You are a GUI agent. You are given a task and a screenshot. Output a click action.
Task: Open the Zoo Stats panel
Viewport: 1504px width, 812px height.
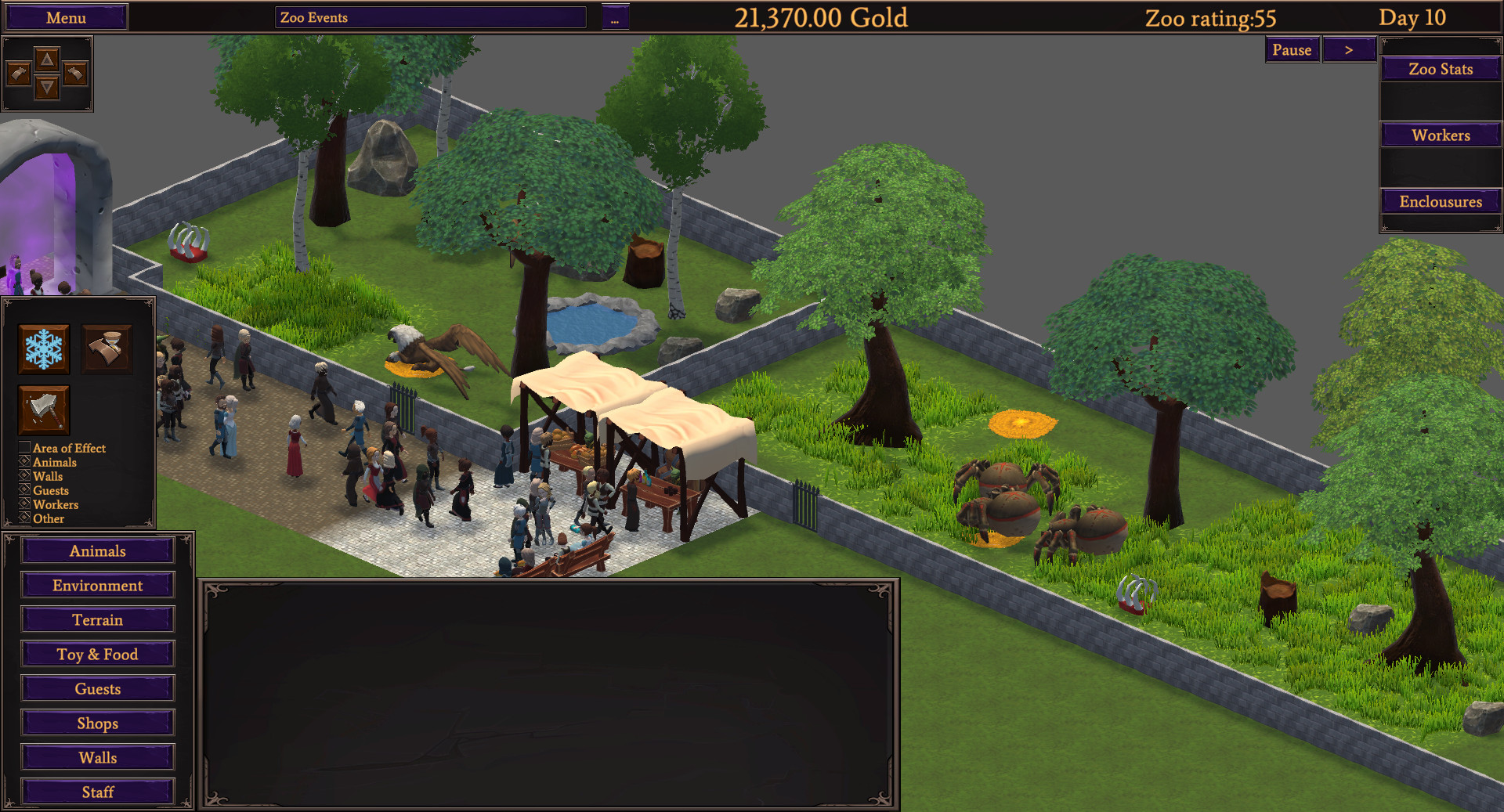point(1440,69)
